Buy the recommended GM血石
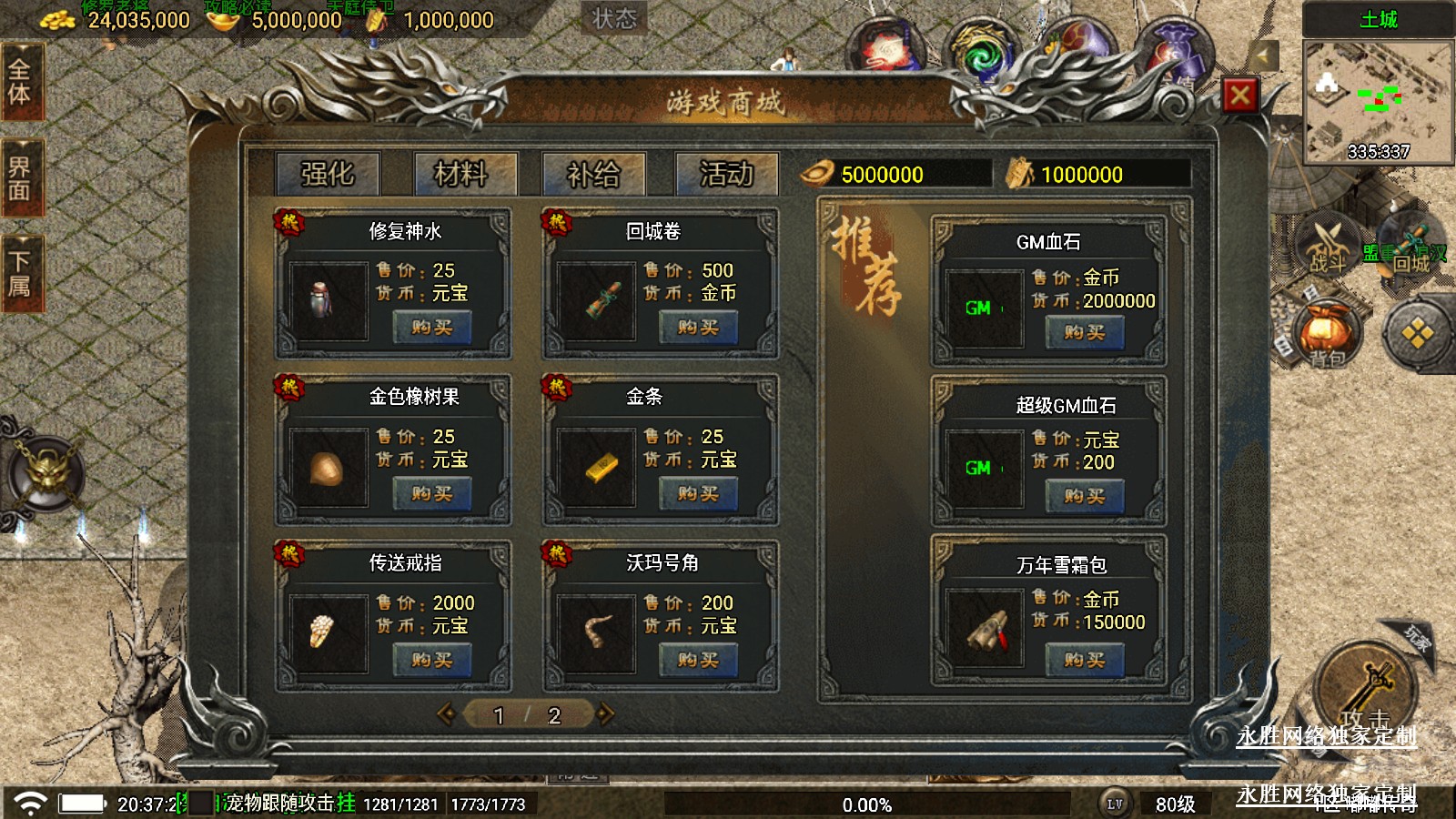 pos(1084,333)
